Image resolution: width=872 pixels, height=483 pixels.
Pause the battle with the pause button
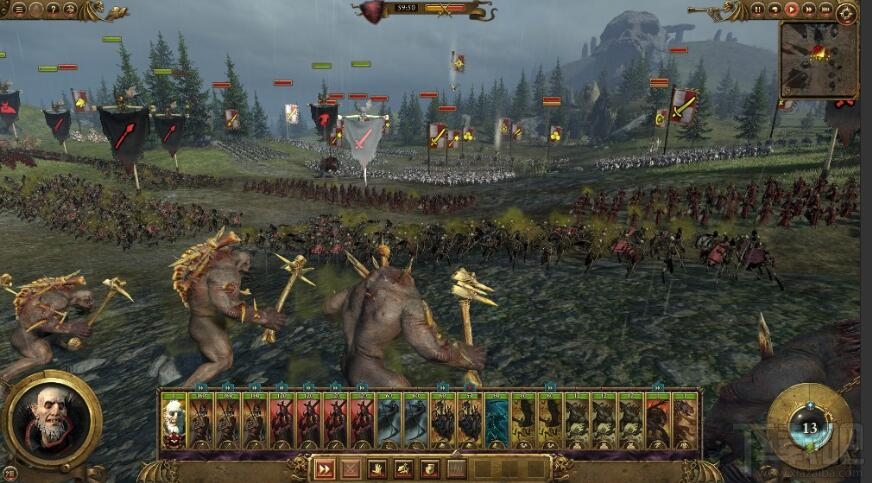coord(757,10)
